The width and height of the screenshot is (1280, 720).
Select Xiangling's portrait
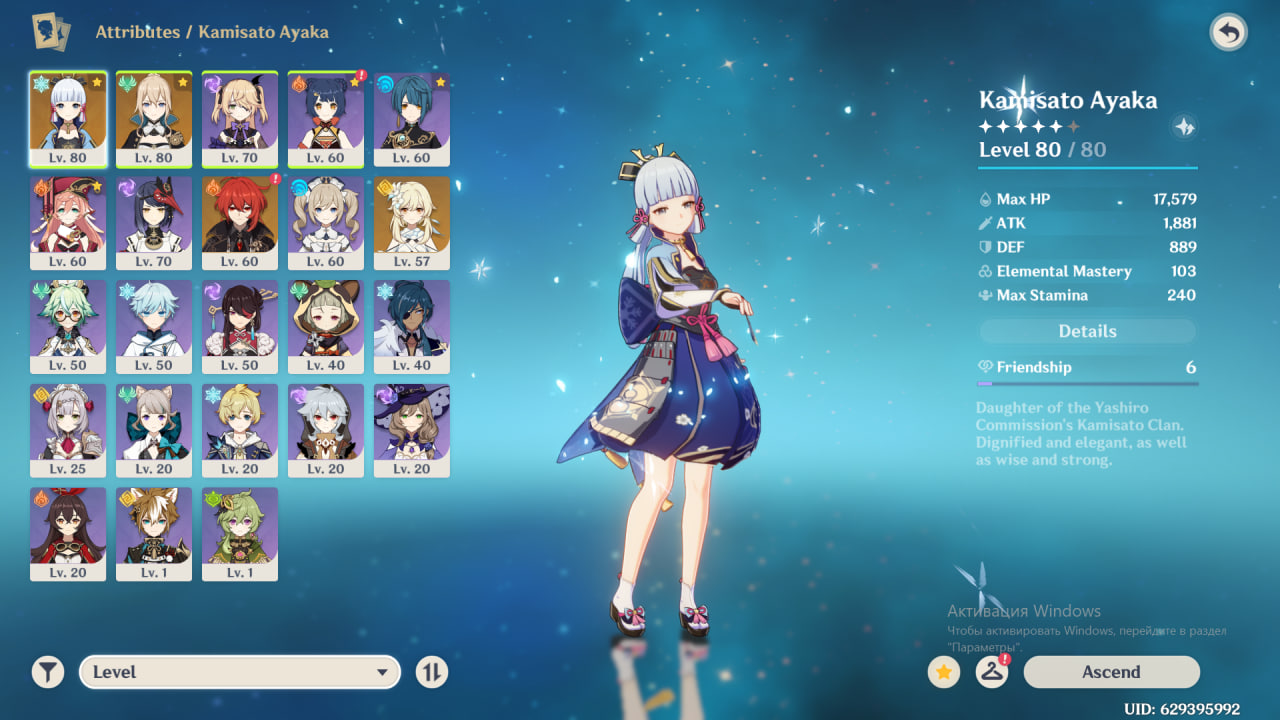click(326, 118)
